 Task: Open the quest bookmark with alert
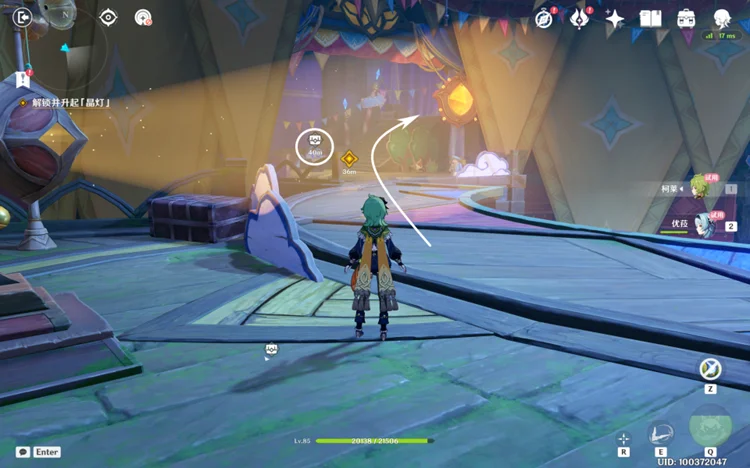point(22,80)
